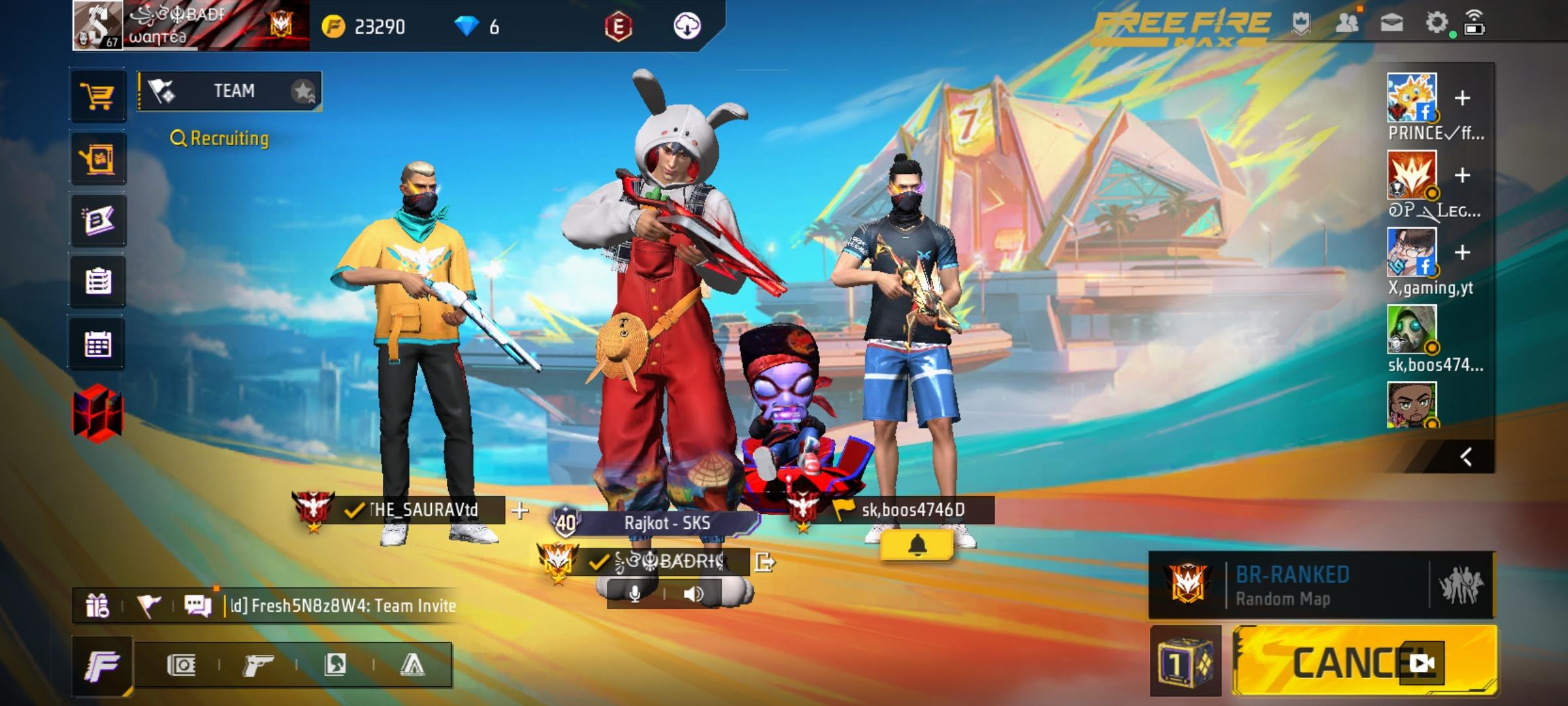
Task: Open the in-game Store cart icon
Action: coord(98,95)
